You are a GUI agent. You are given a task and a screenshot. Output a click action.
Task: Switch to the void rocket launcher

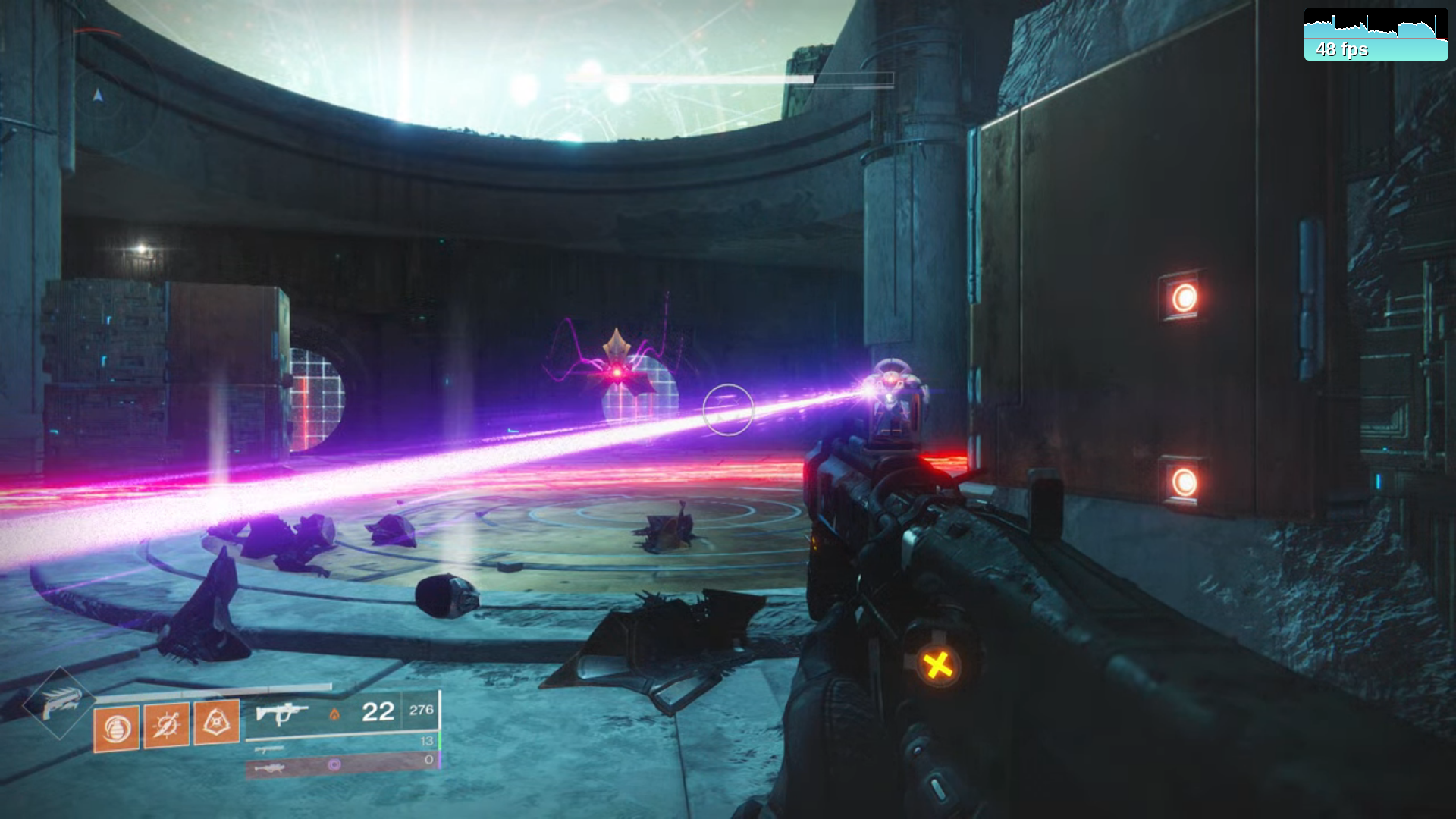(x=270, y=767)
